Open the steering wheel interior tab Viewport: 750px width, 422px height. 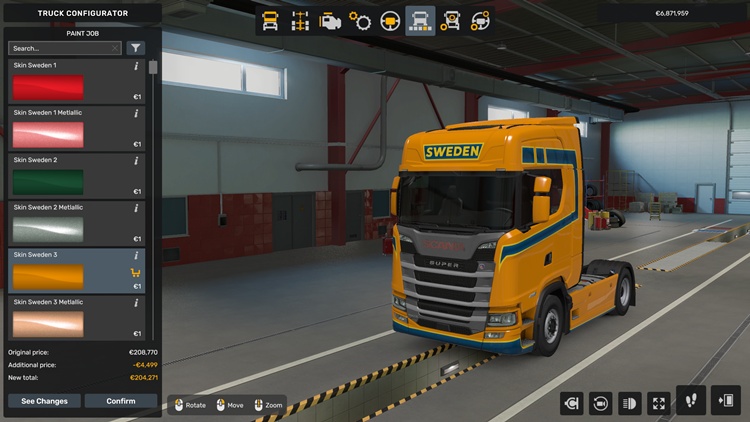click(x=390, y=20)
